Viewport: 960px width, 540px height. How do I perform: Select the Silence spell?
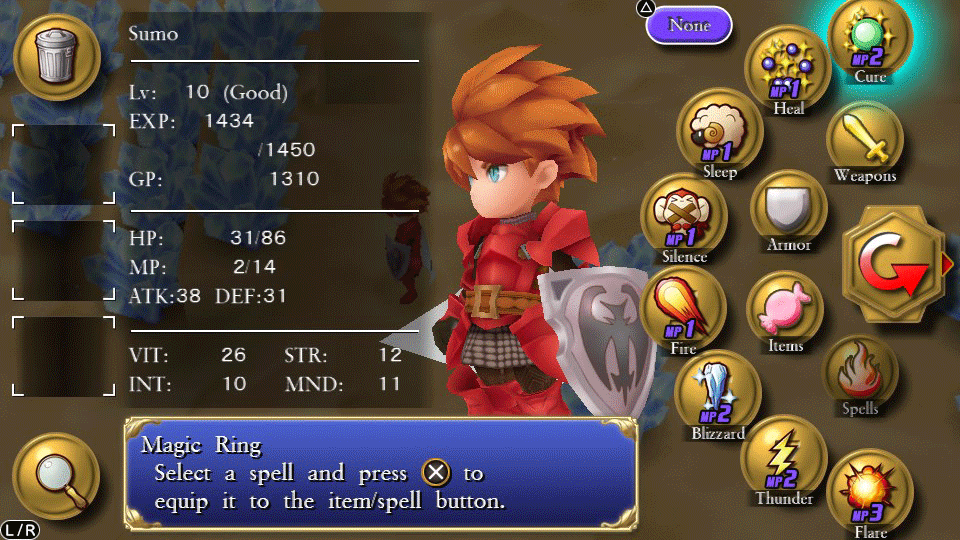pos(684,218)
